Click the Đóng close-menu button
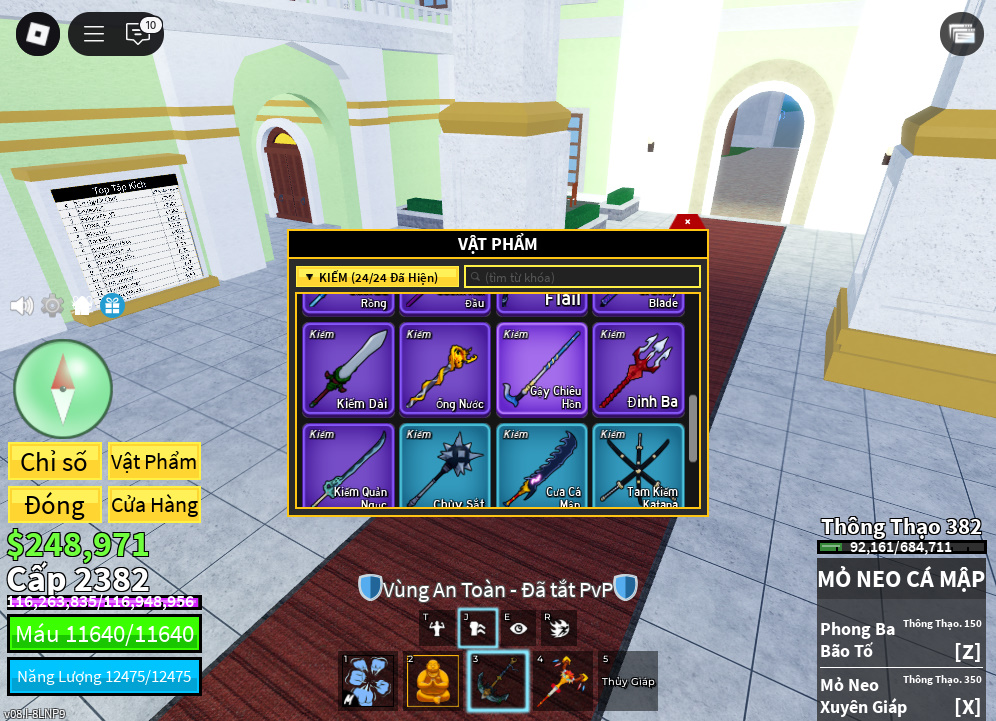This screenshot has width=996, height=721. (x=54, y=505)
